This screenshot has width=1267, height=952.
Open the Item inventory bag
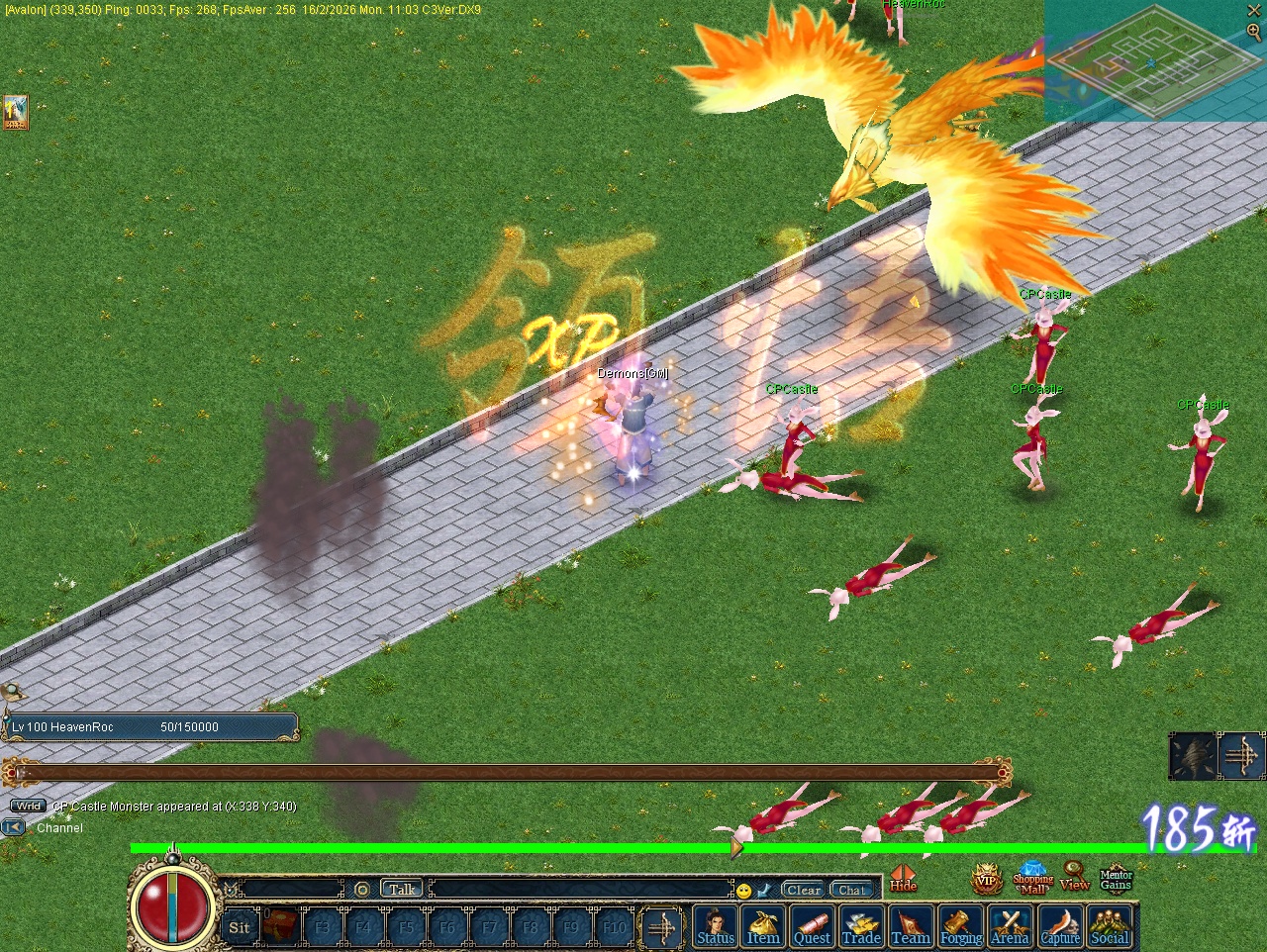[x=763, y=926]
